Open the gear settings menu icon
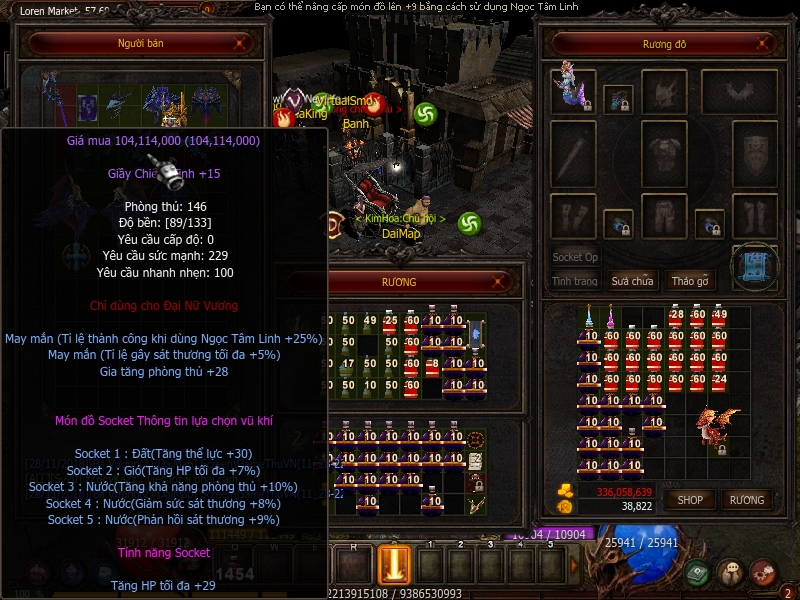Image resolution: width=800 pixels, height=600 pixels. (x=763, y=573)
